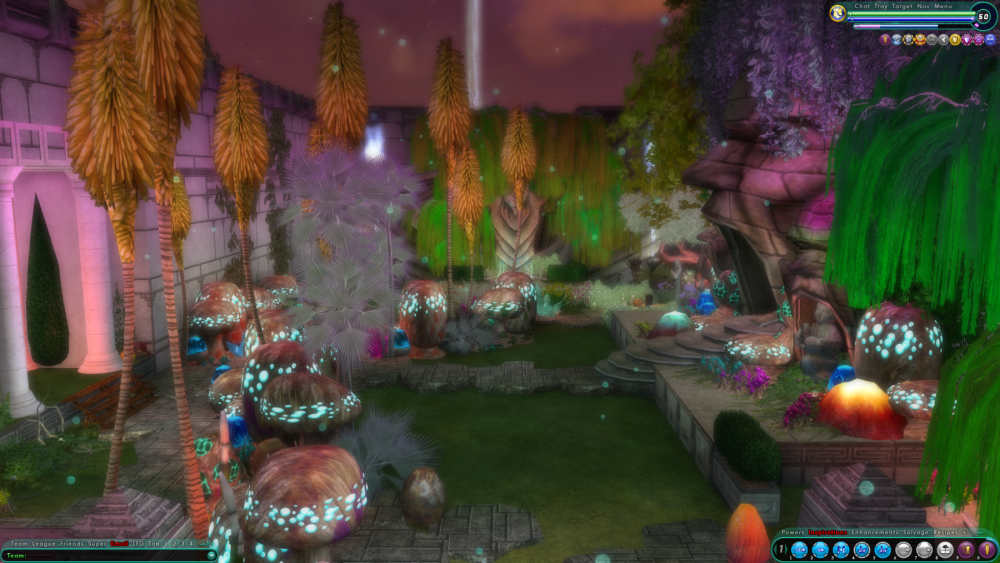Open the LFG tab
The width and height of the screenshot is (1000, 563).
pos(138,544)
